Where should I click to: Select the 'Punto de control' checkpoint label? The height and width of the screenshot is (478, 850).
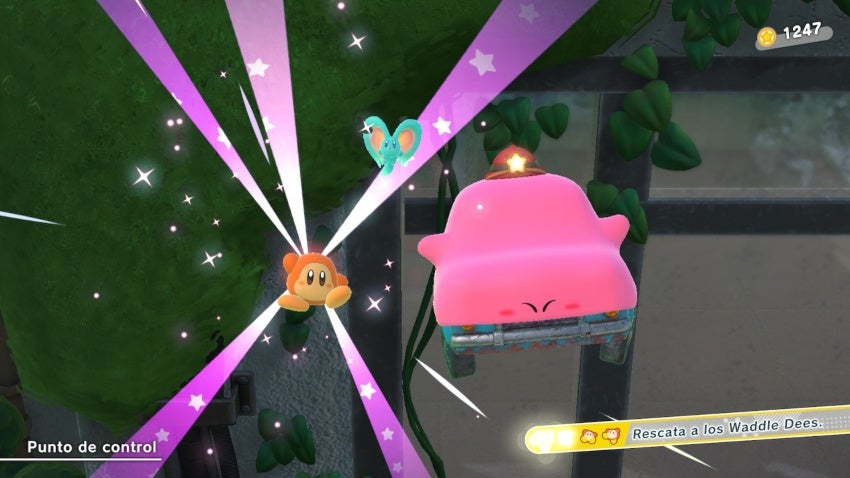pos(92,447)
